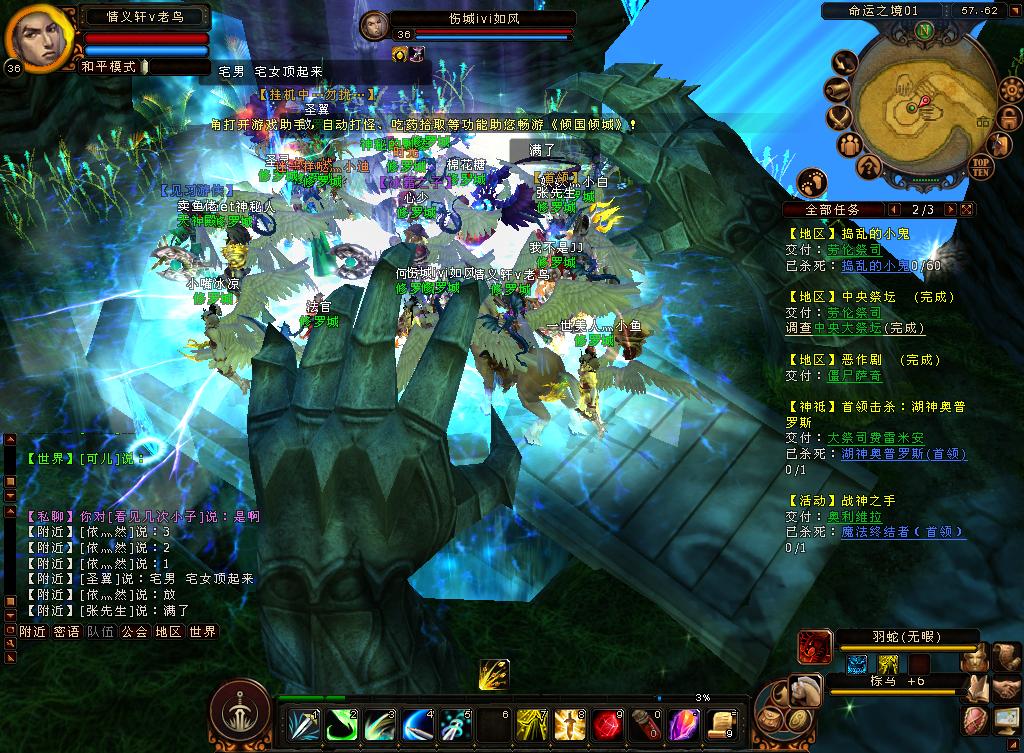Open the TOP TEN ranking button
This screenshot has height=753, width=1024.
click(x=980, y=165)
